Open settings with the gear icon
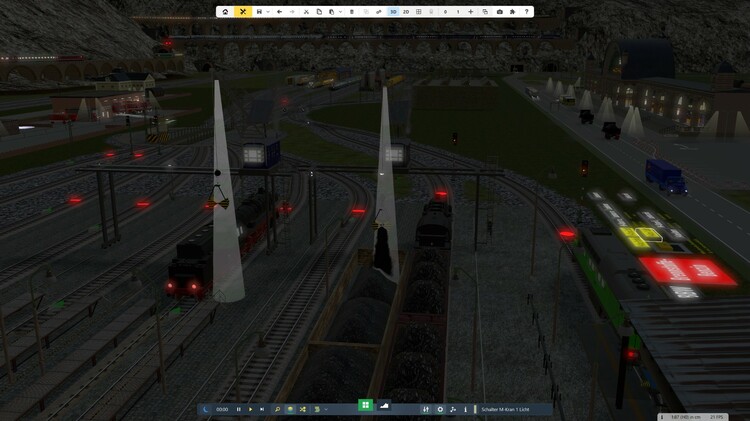Screen dimensions: 750x421 tap(441, 409)
